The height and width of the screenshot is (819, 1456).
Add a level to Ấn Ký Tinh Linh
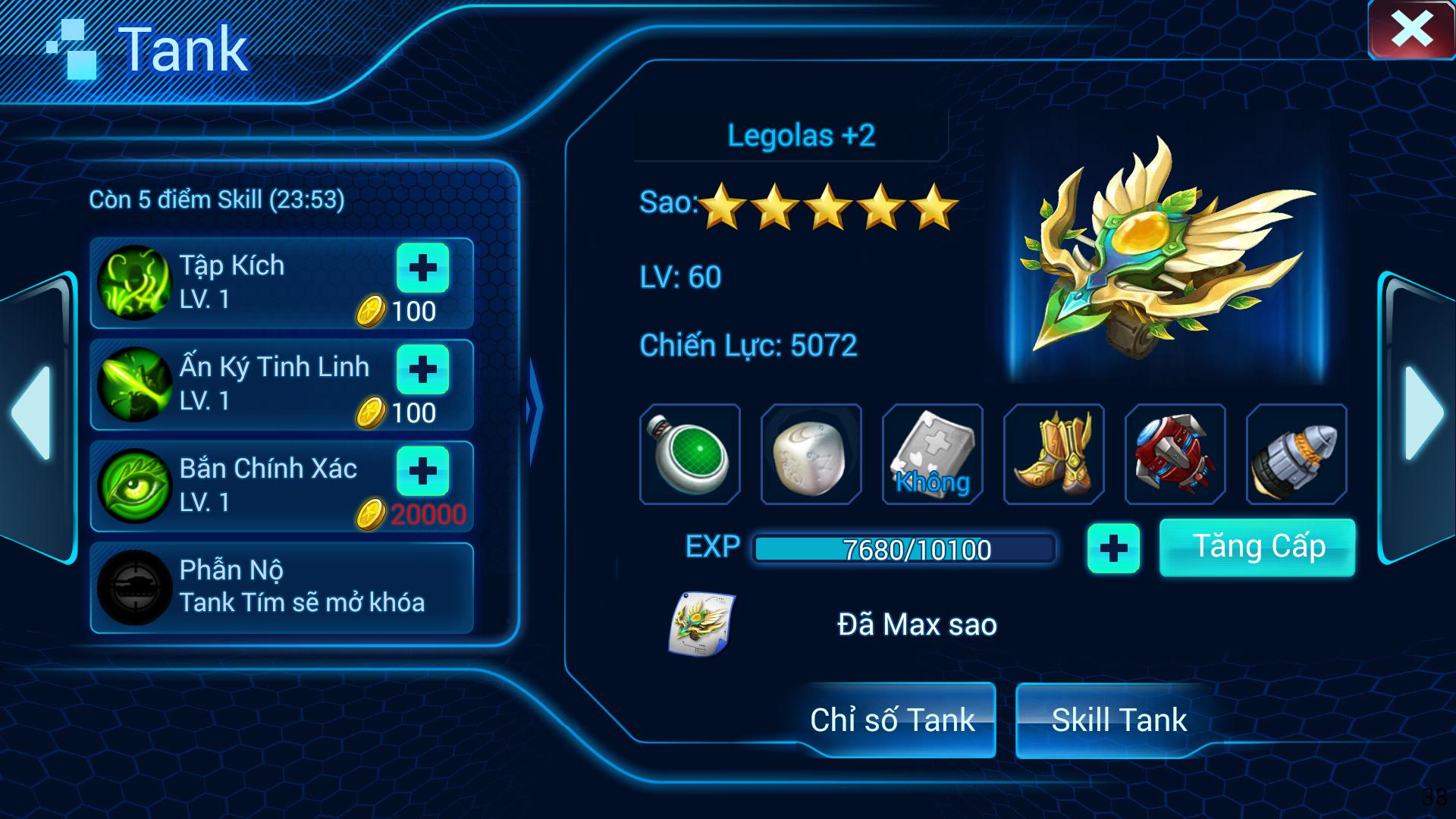pos(422,369)
